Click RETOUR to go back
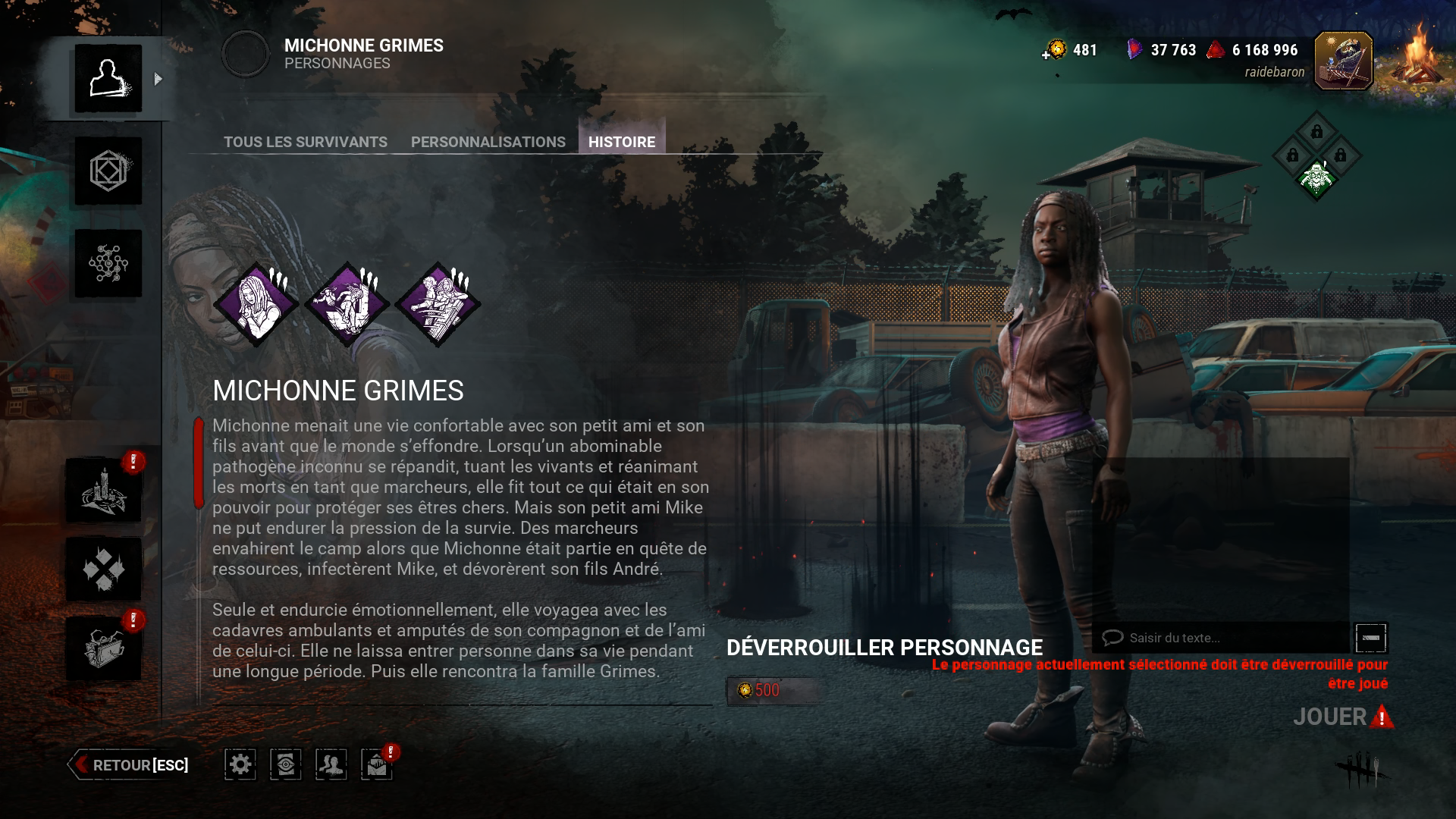The width and height of the screenshot is (1456, 819). pyautogui.click(x=129, y=765)
